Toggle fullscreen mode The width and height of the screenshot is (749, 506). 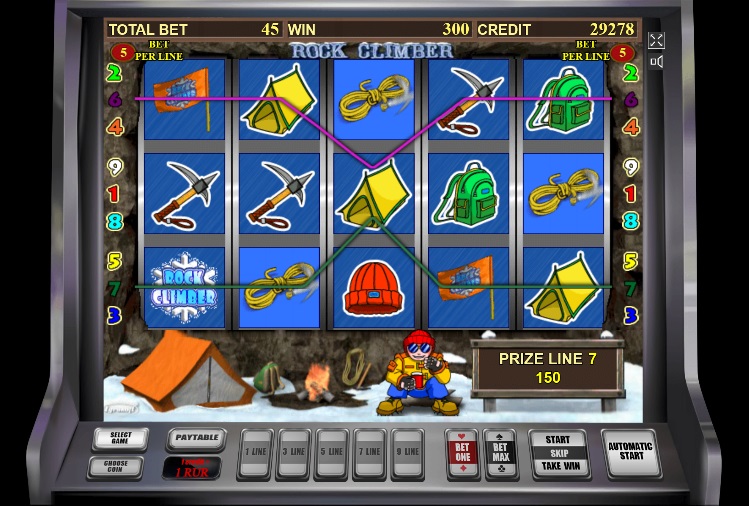click(x=656, y=40)
